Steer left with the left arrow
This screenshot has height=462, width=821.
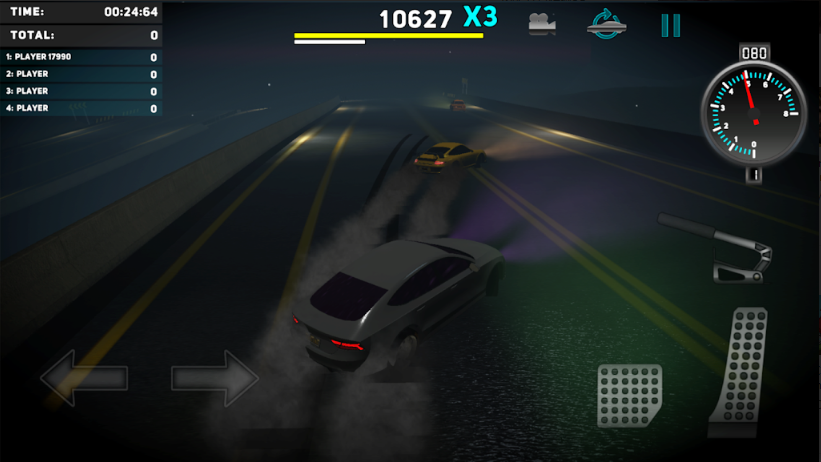pos(84,378)
